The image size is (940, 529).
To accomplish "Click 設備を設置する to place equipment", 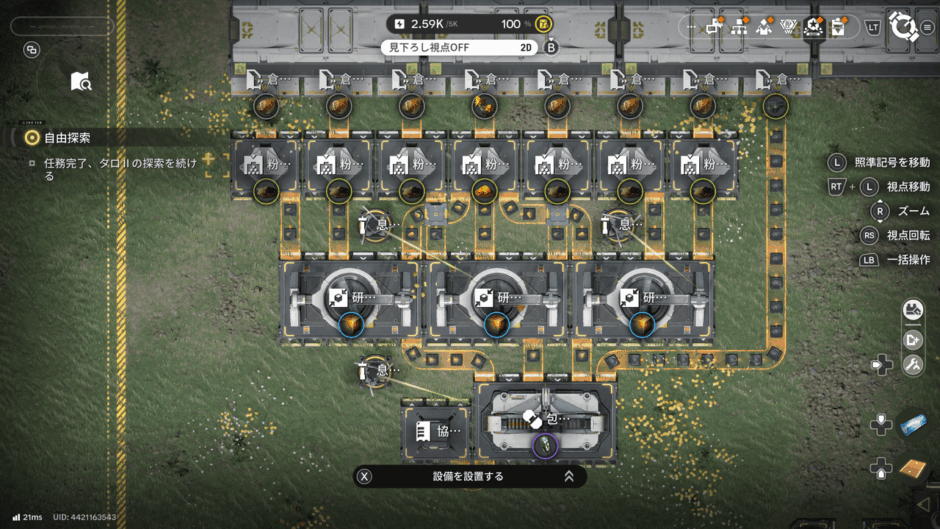I will 469,476.
